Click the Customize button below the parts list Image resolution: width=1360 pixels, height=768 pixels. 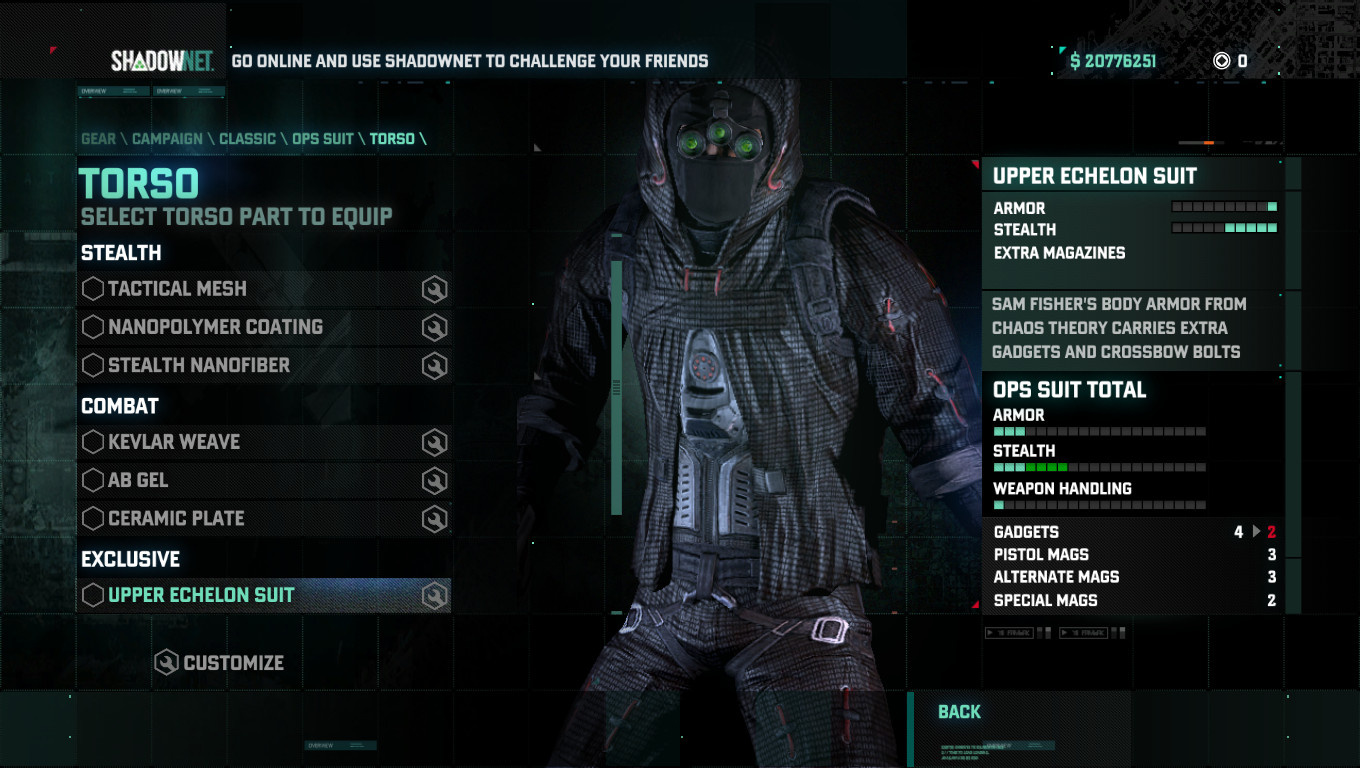[220, 662]
